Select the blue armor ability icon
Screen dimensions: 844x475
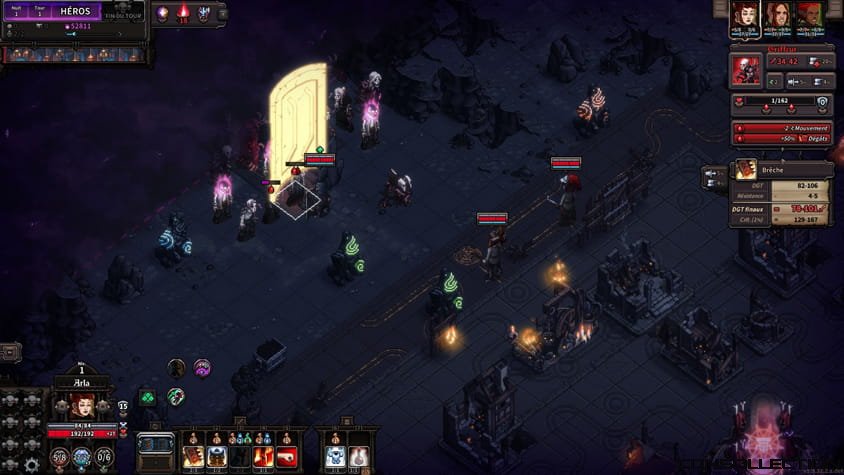pos(334,457)
